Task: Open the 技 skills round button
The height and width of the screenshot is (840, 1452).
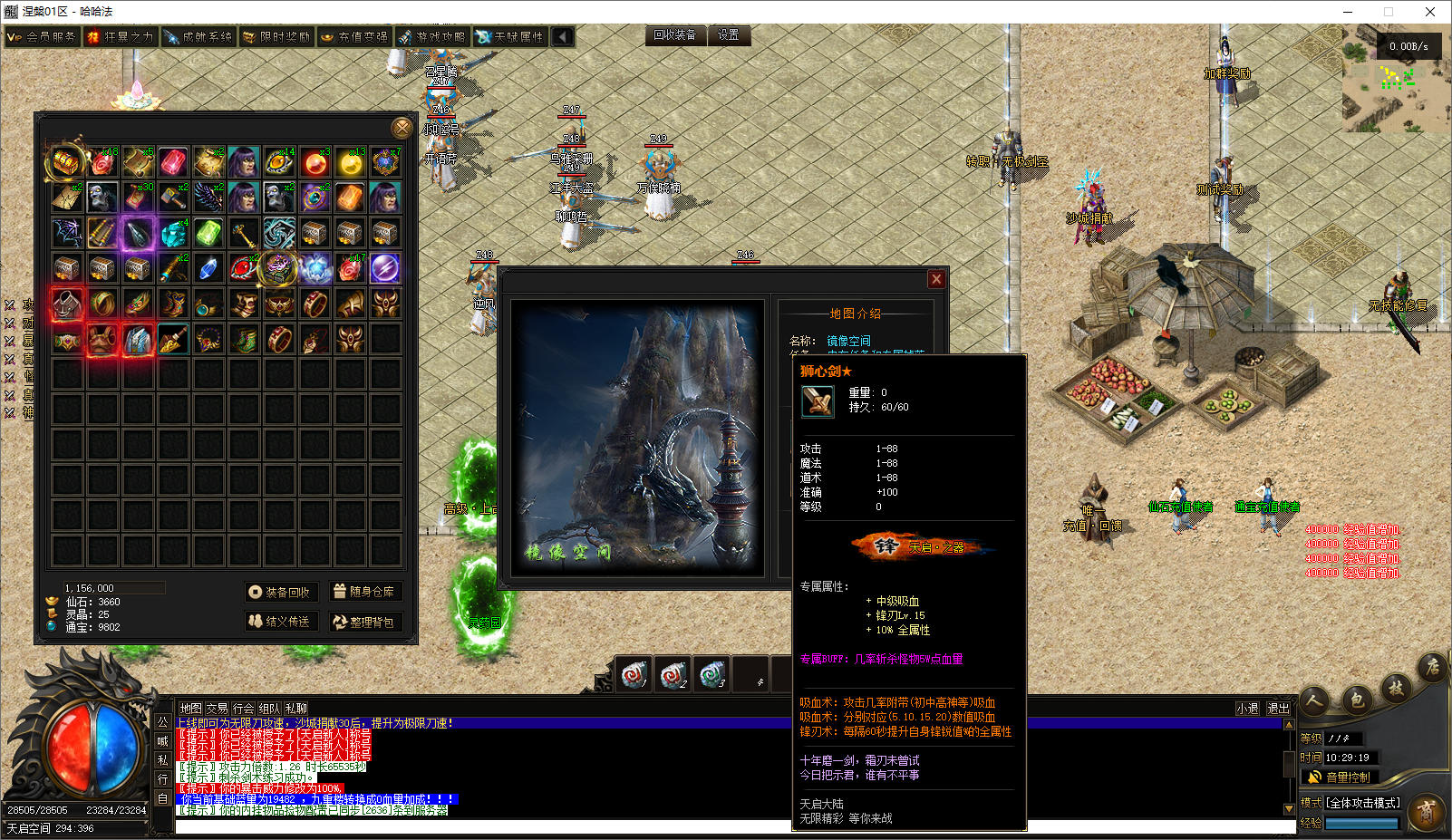Action: pyautogui.click(x=1396, y=688)
